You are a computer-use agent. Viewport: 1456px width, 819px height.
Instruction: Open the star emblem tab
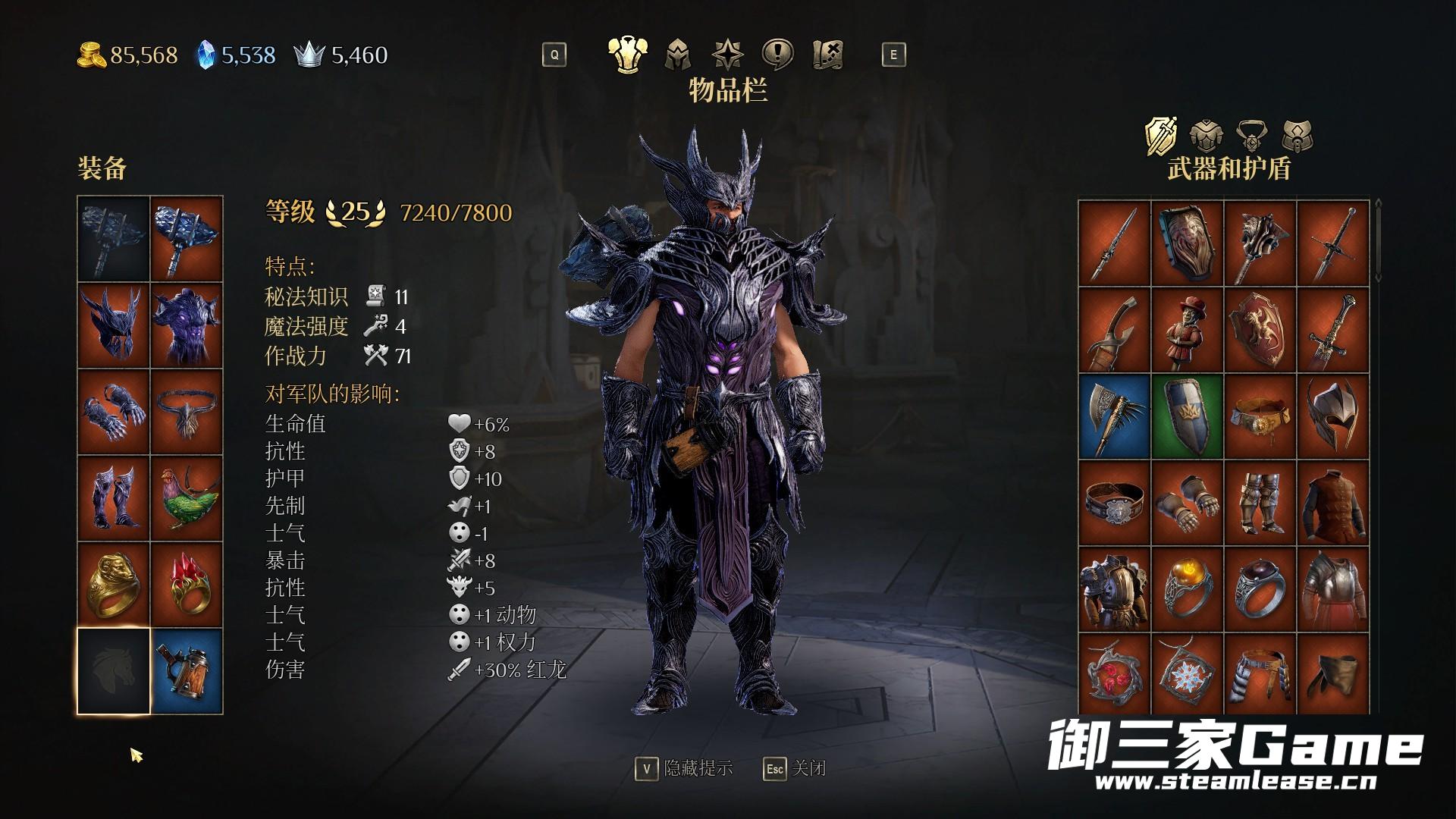pyautogui.click(x=728, y=55)
